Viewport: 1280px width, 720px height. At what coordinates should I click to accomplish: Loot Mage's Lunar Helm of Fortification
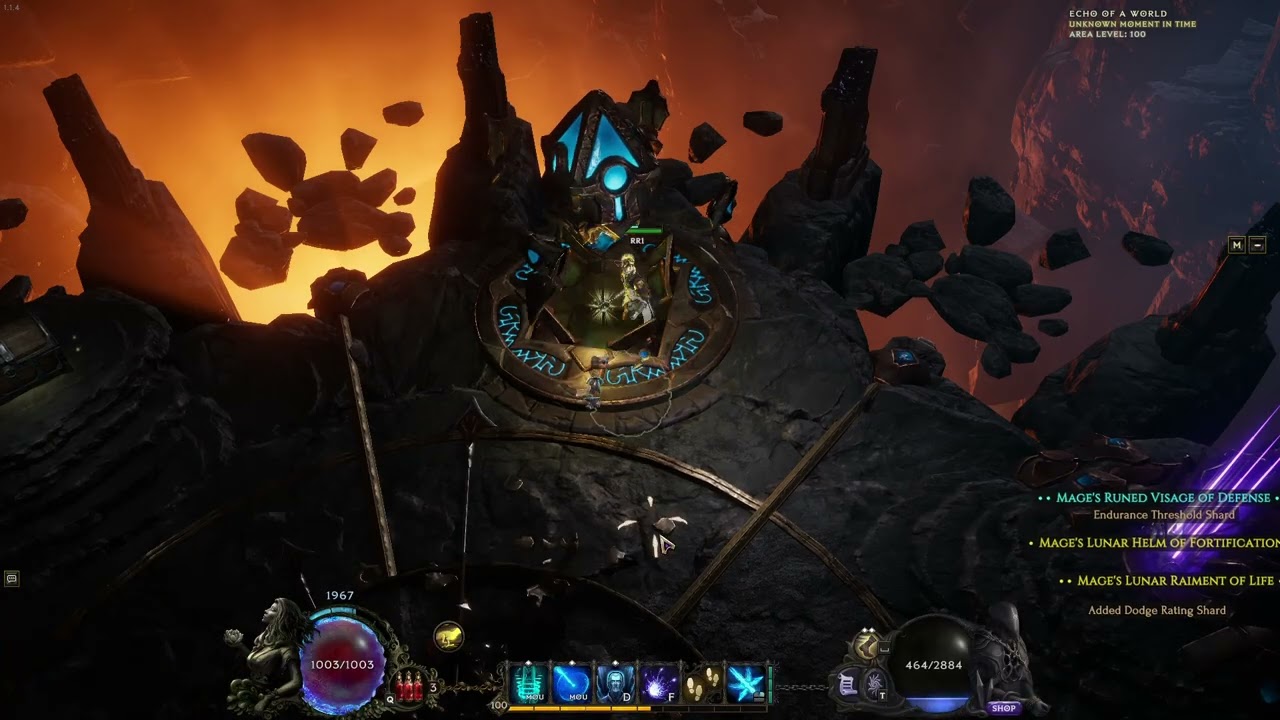click(x=1159, y=543)
